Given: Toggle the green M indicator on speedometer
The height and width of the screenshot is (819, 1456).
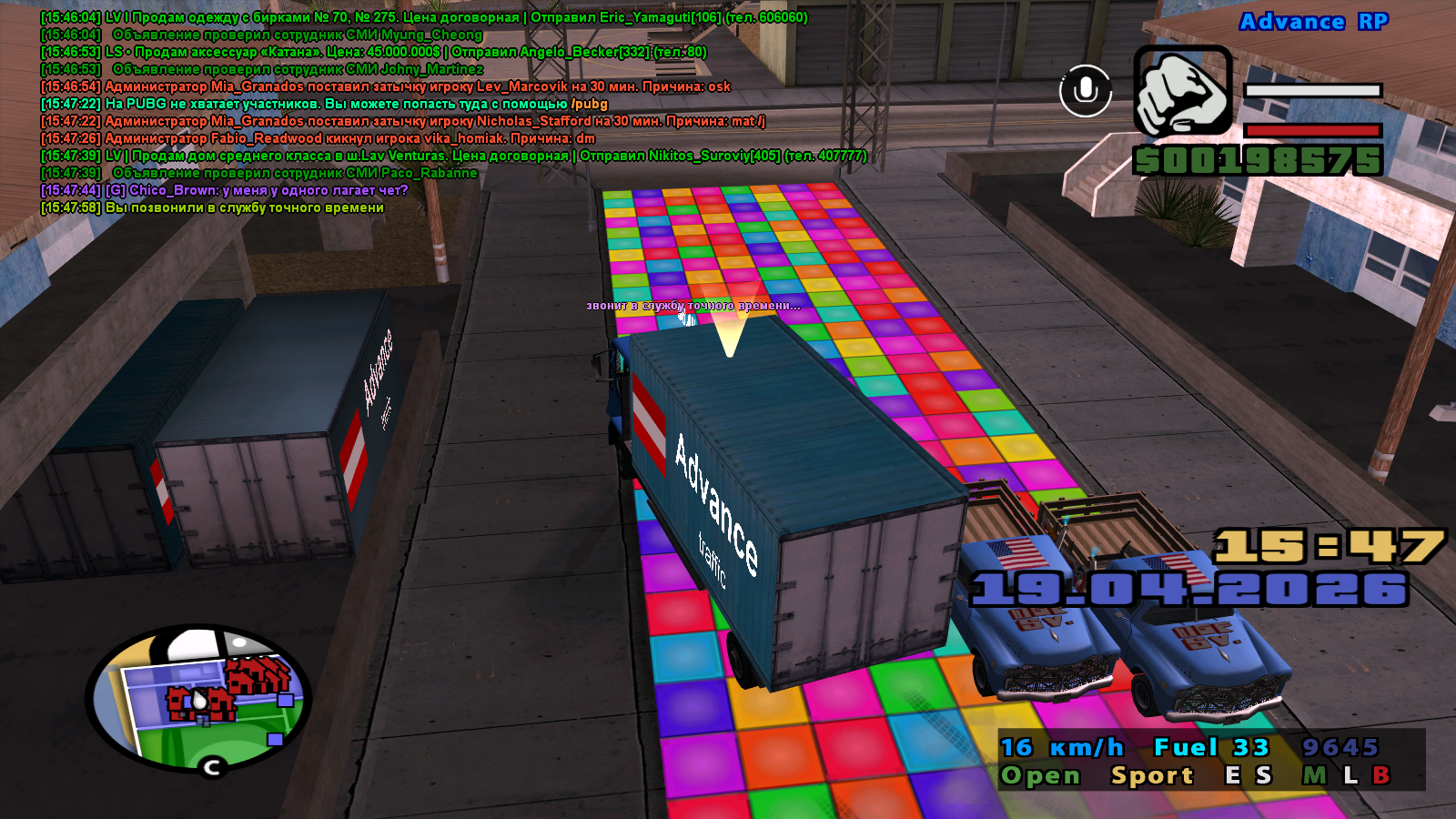Looking at the screenshot, I should click(x=1314, y=775).
